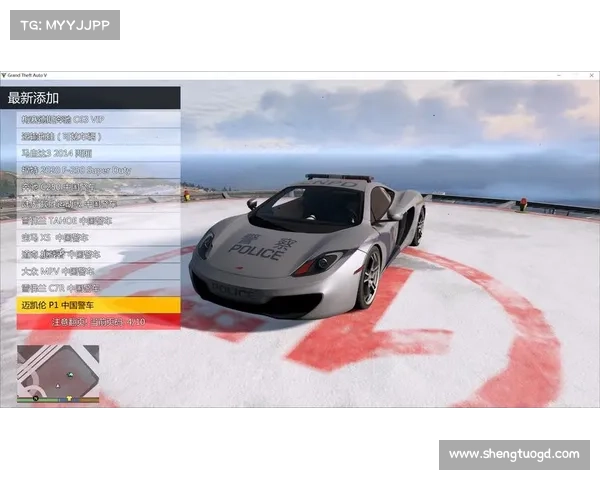Choose the 大众 MPV 中国警车 entry
The width and height of the screenshot is (600, 480).
[98, 270]
